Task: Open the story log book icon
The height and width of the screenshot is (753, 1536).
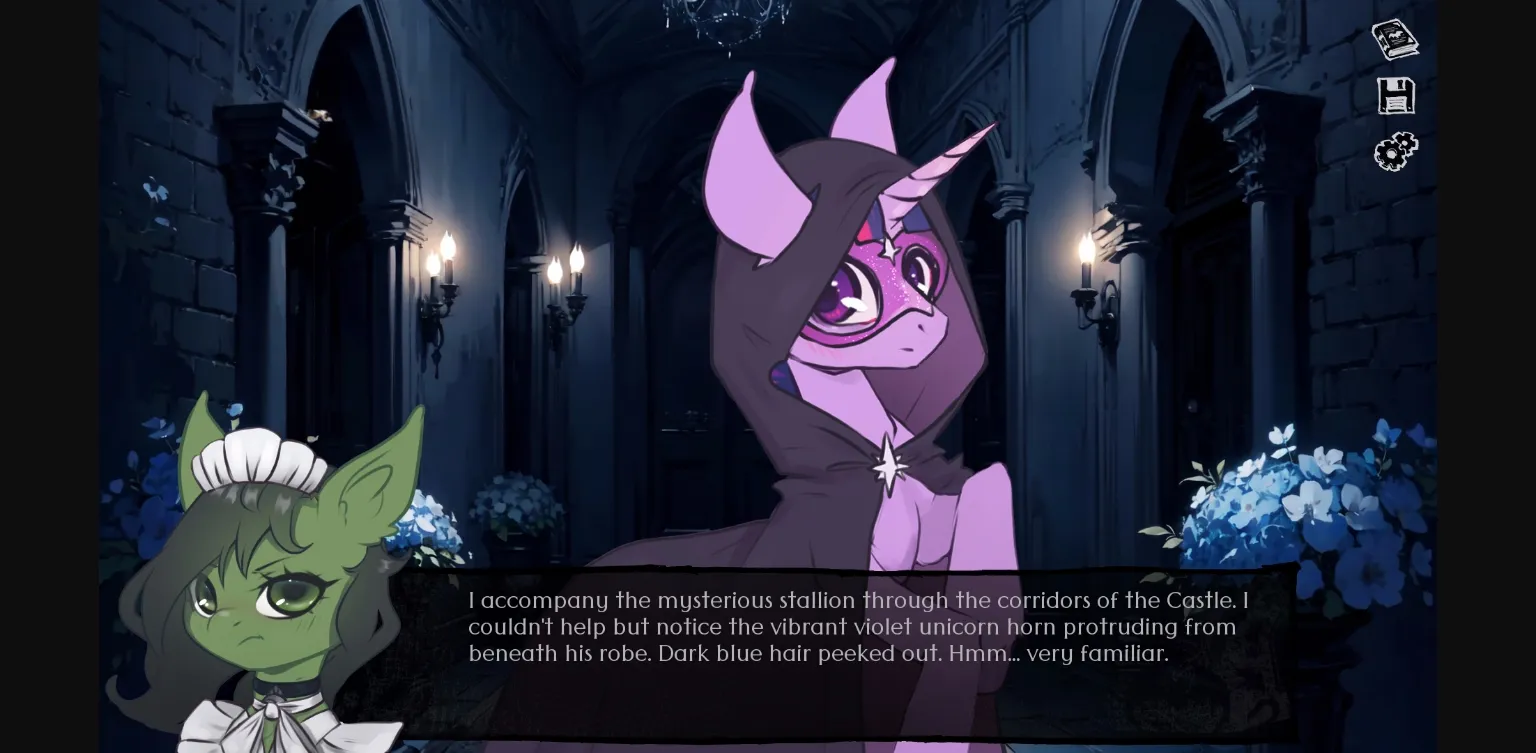Action: pos(1396,38)
